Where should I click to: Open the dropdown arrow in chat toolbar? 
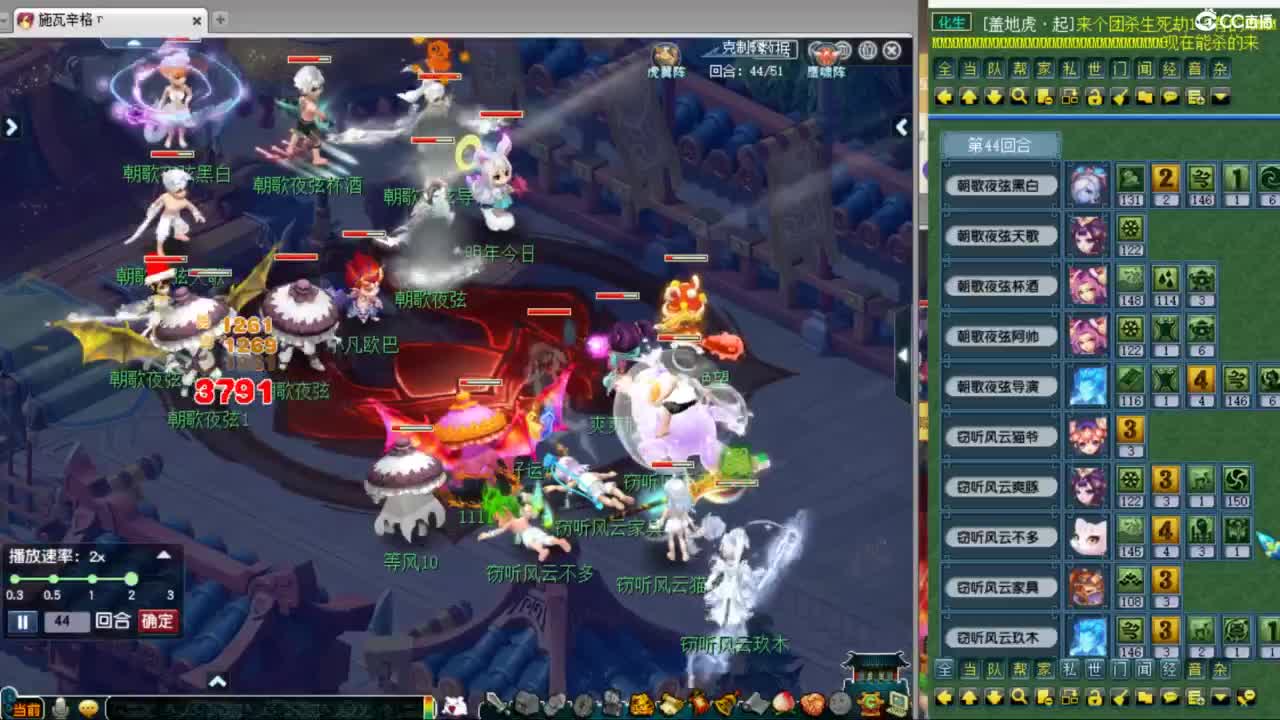point(1221,97)
